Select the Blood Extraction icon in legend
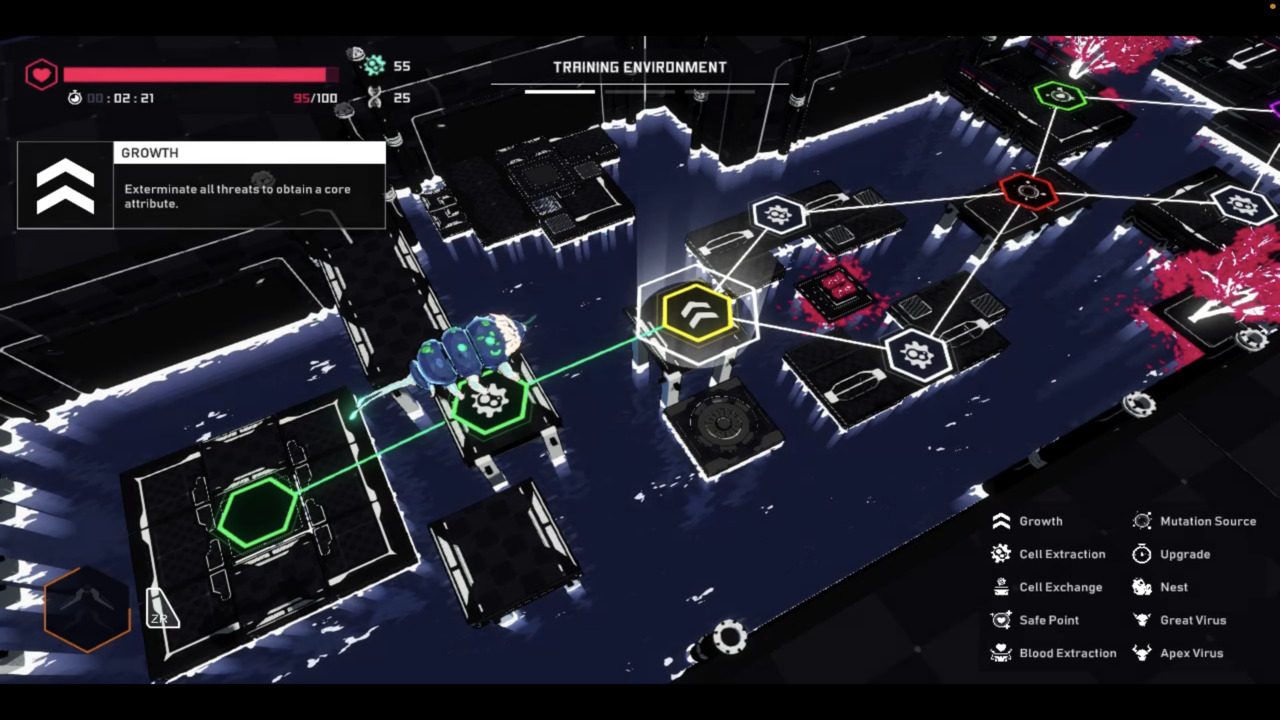The height and width of the screenshot is (720, 1280). 1001,653
